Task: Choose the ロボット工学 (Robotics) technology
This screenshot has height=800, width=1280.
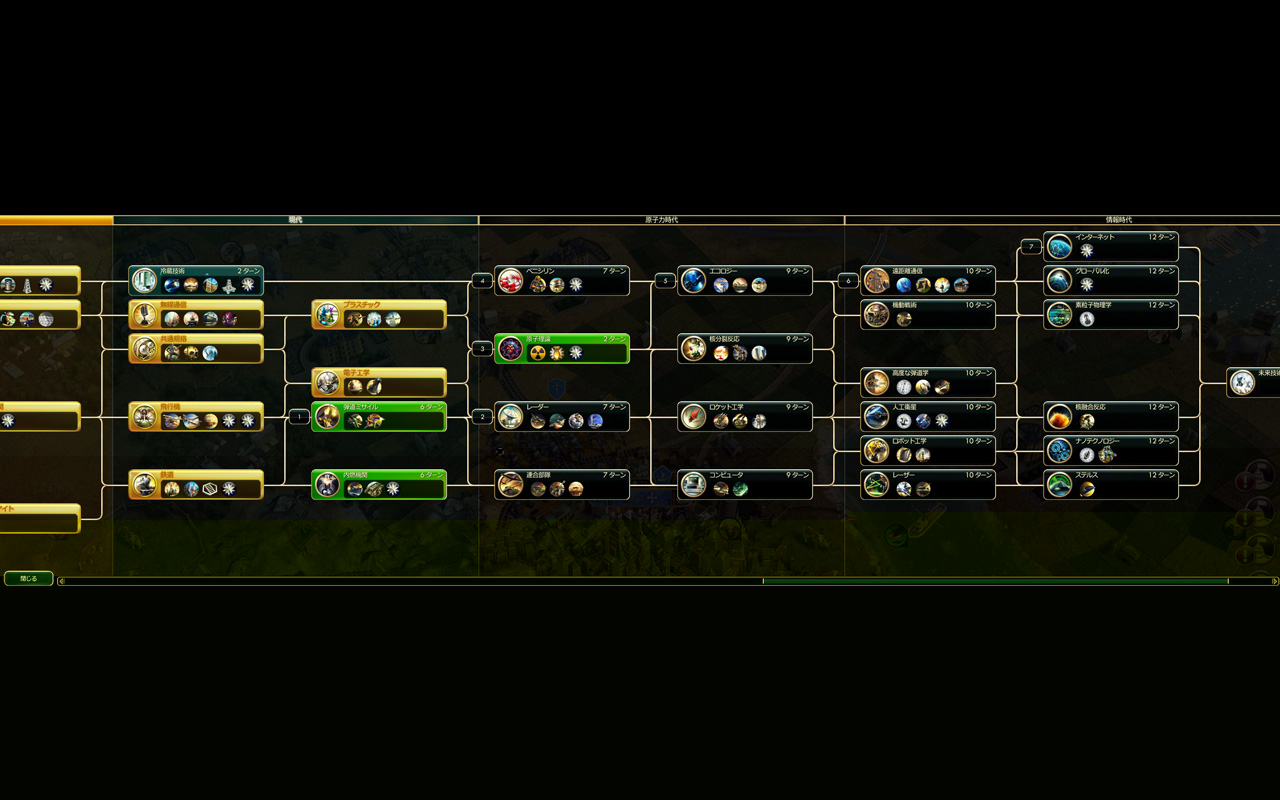Action: pos(928,450)
